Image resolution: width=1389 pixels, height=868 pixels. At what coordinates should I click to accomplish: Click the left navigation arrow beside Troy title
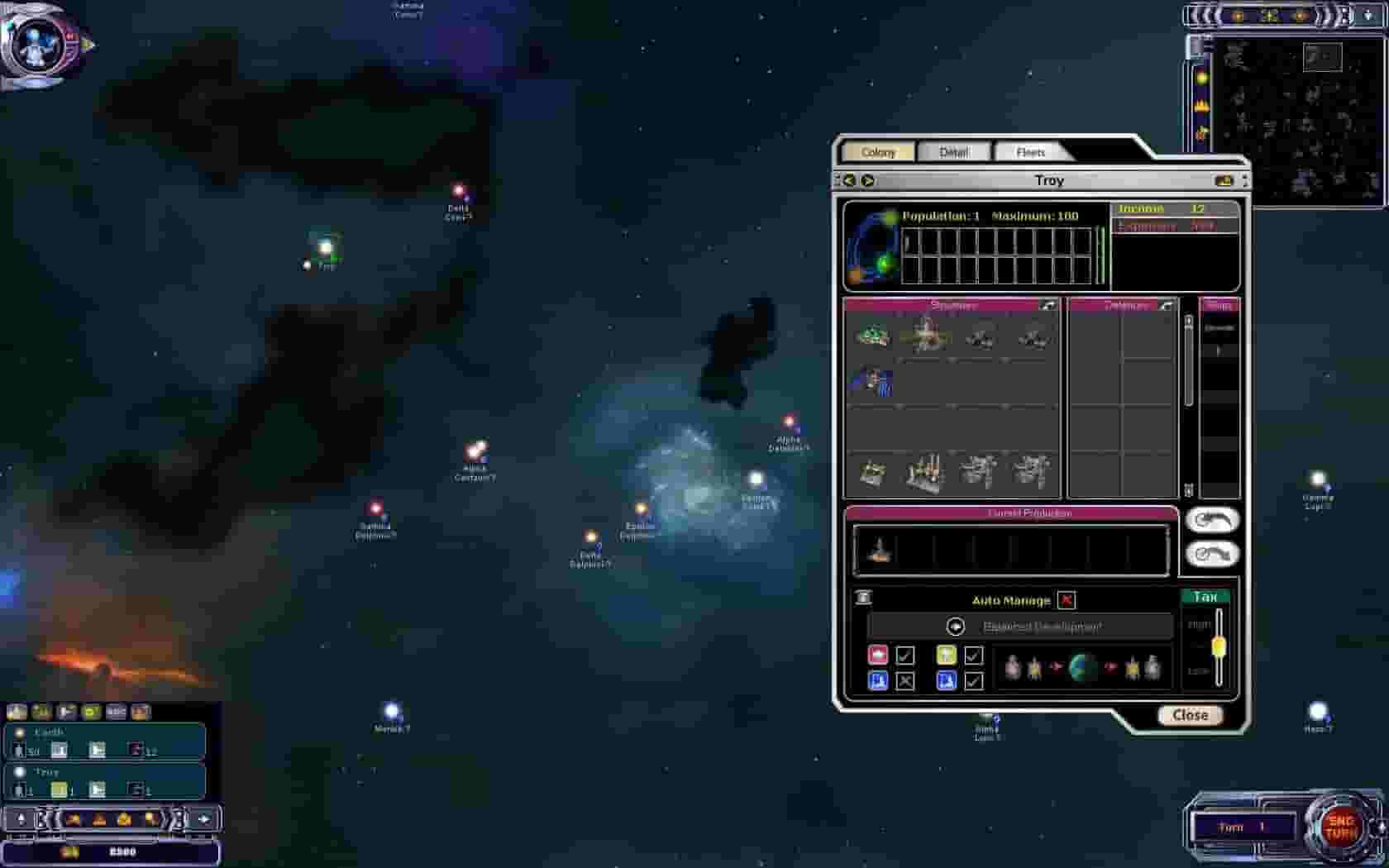pyautogui.click(x=851, y=179)
